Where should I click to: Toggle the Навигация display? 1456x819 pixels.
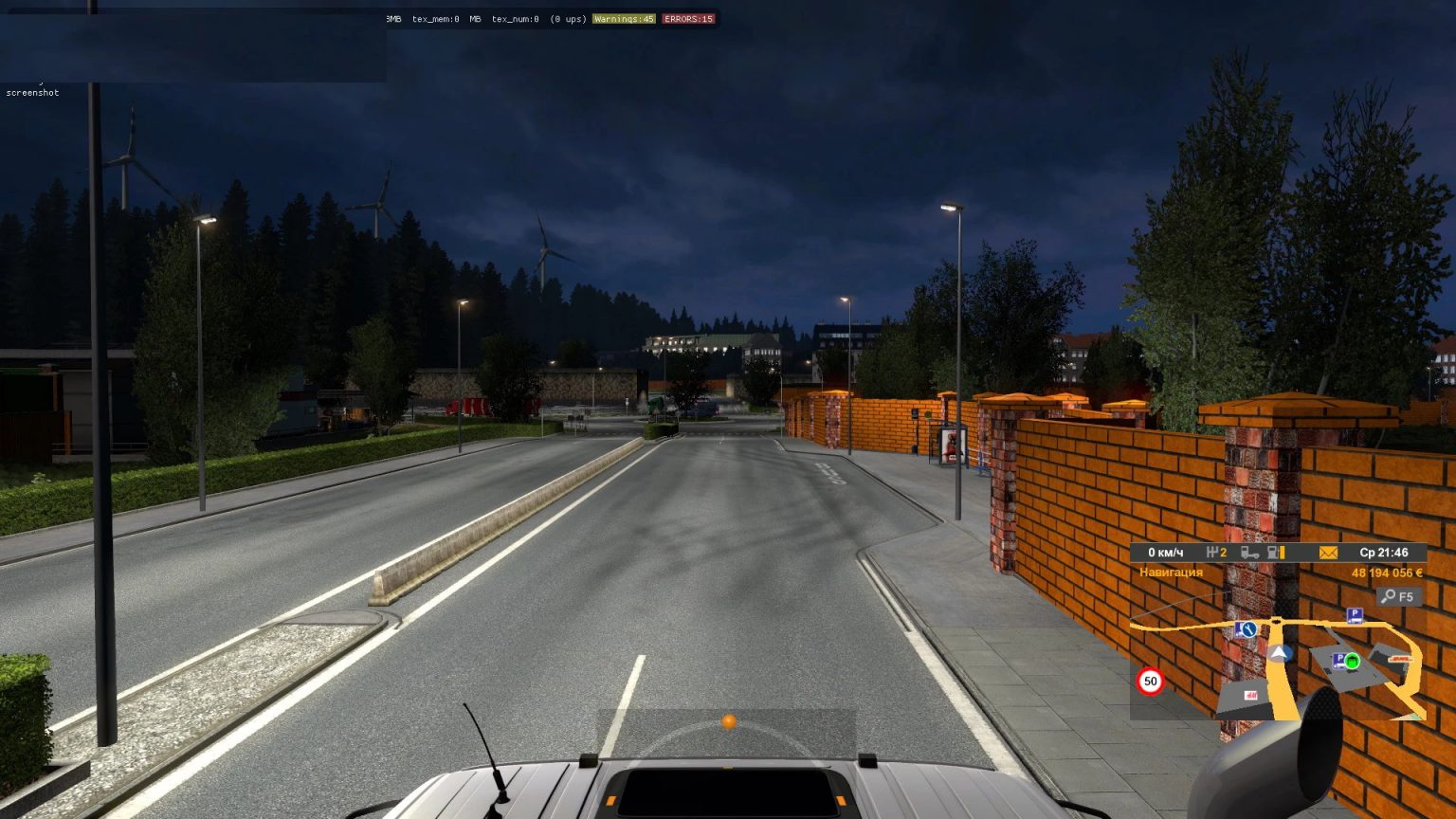pyautogui.click(x=1171, y=573)
